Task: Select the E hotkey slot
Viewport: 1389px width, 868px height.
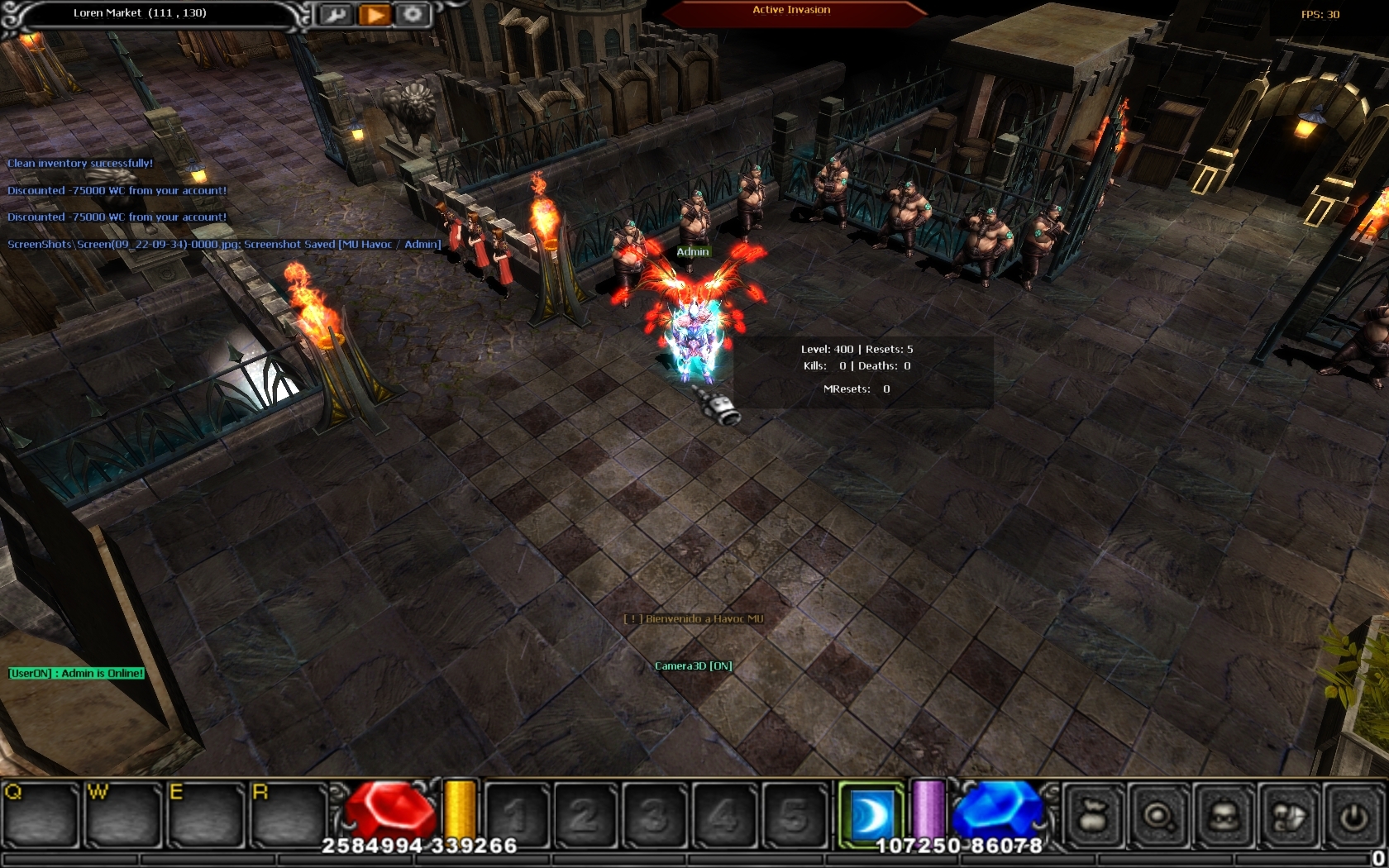Action: pos(207,816)
